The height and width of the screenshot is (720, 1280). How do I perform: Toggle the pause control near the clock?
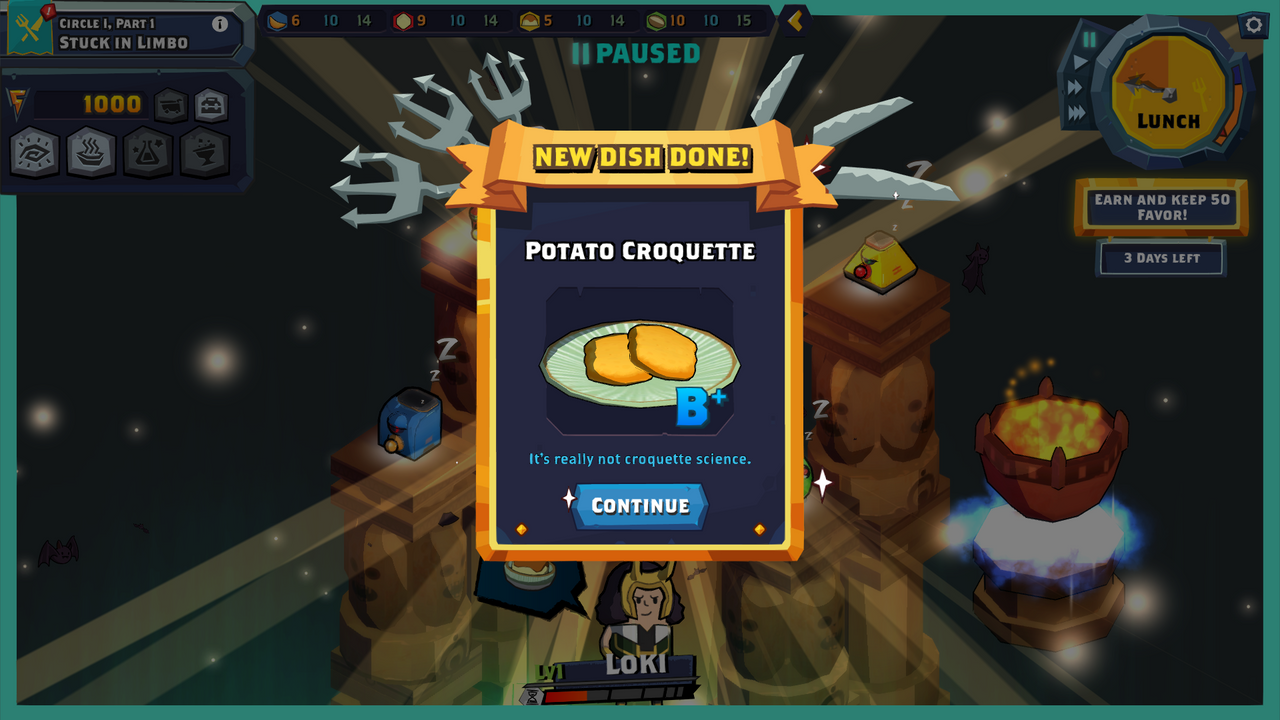click(x=1089, y=38)
